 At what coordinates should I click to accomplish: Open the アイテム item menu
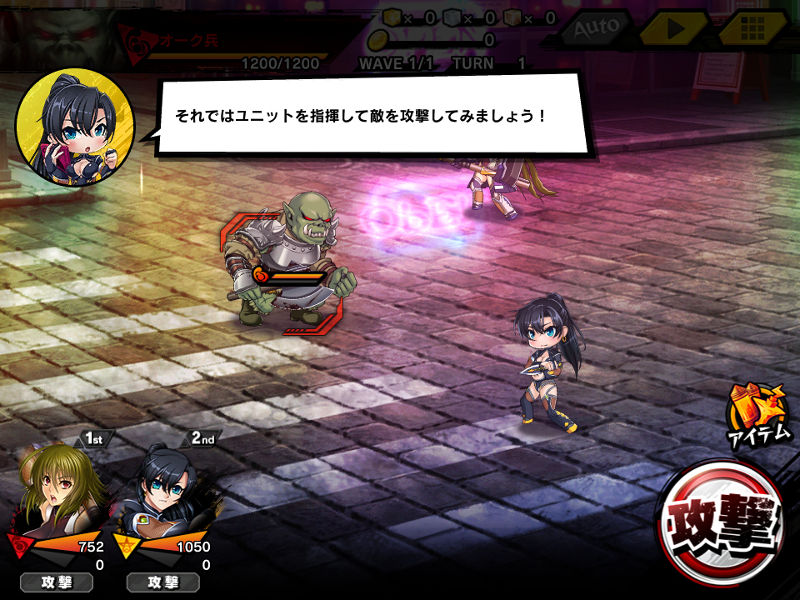pyautogui.click(x=760, y=414)
